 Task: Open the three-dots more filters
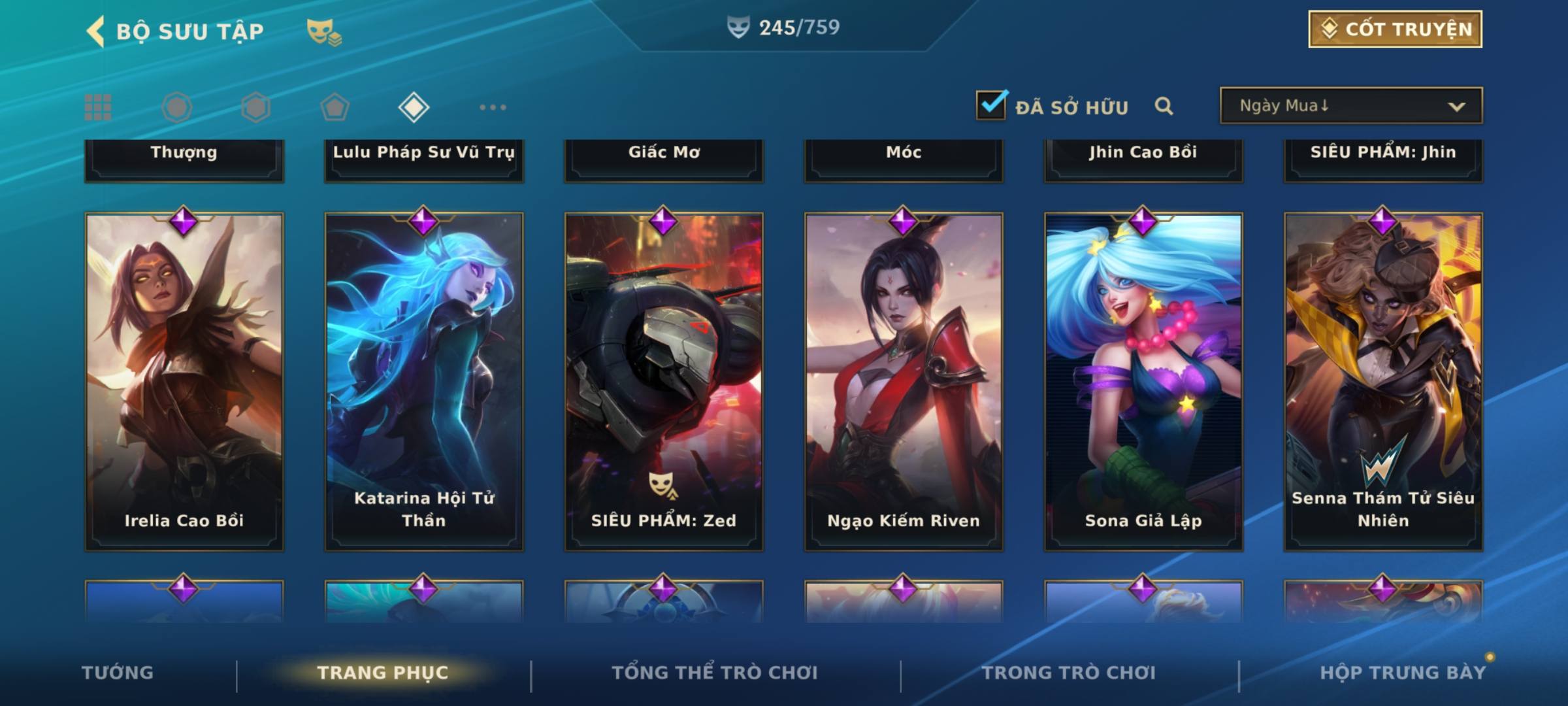[493, 107]
